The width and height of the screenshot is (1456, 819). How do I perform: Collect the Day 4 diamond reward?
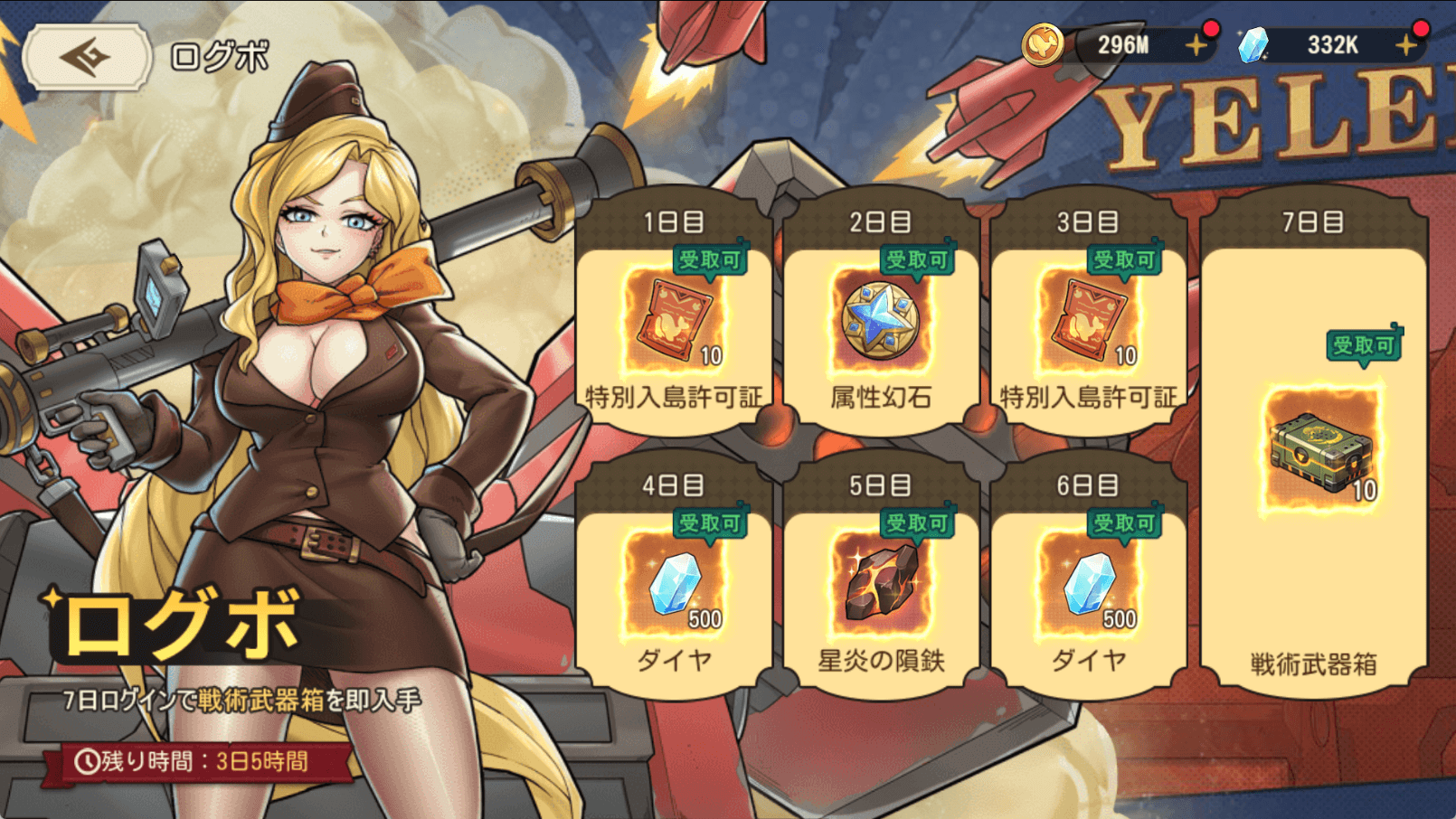[673, 583]
